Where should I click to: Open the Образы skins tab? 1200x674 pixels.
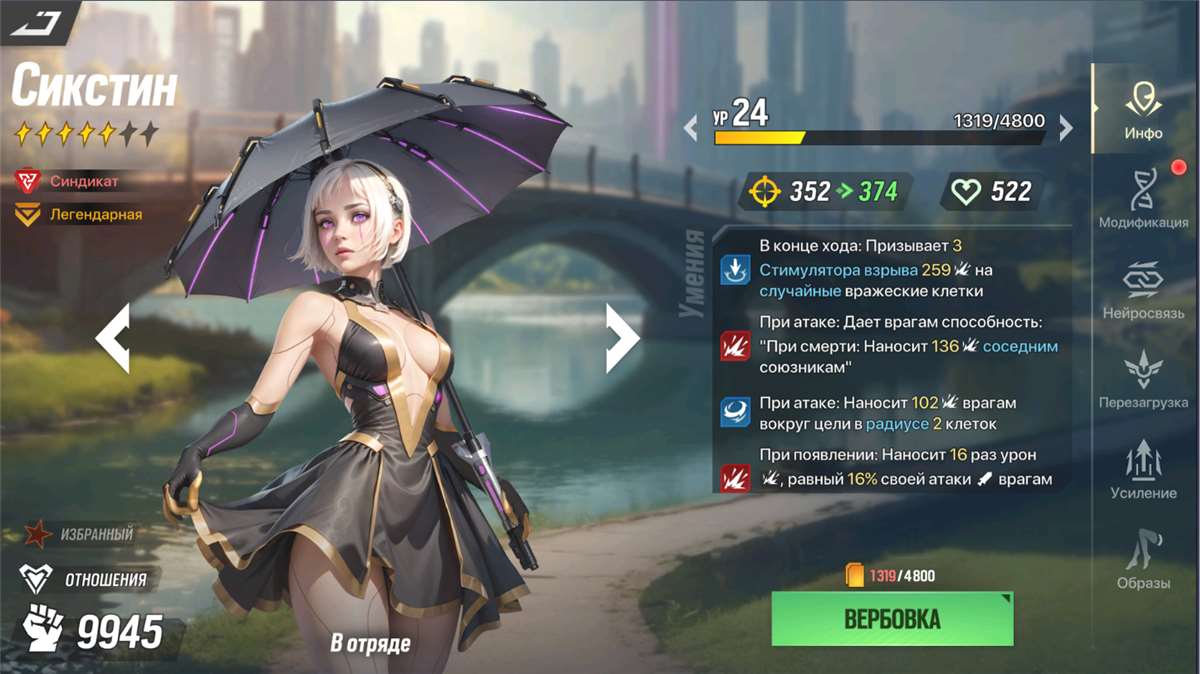(x=1142, y=559)
